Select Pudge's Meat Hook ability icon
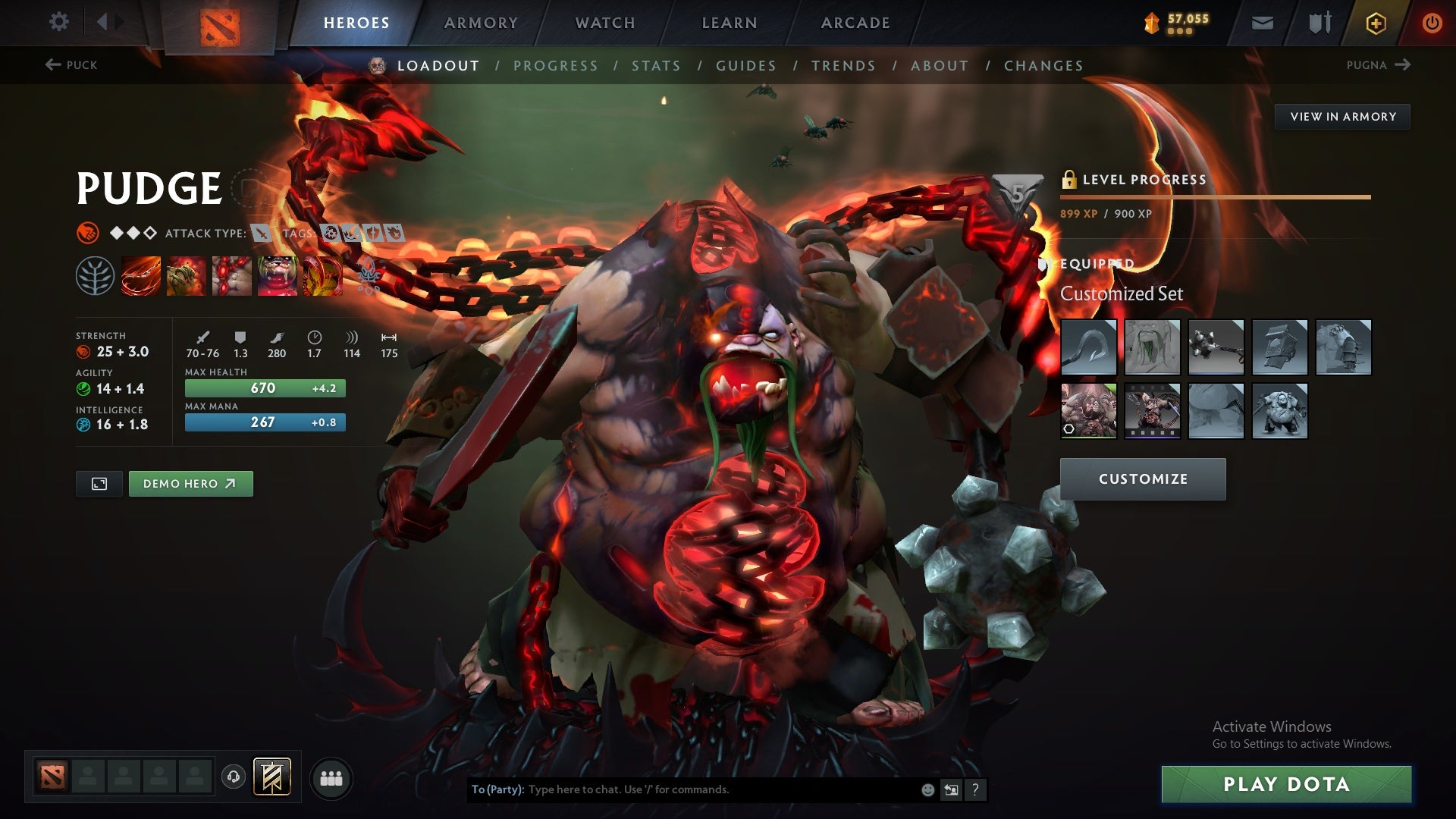 [140, 277]
